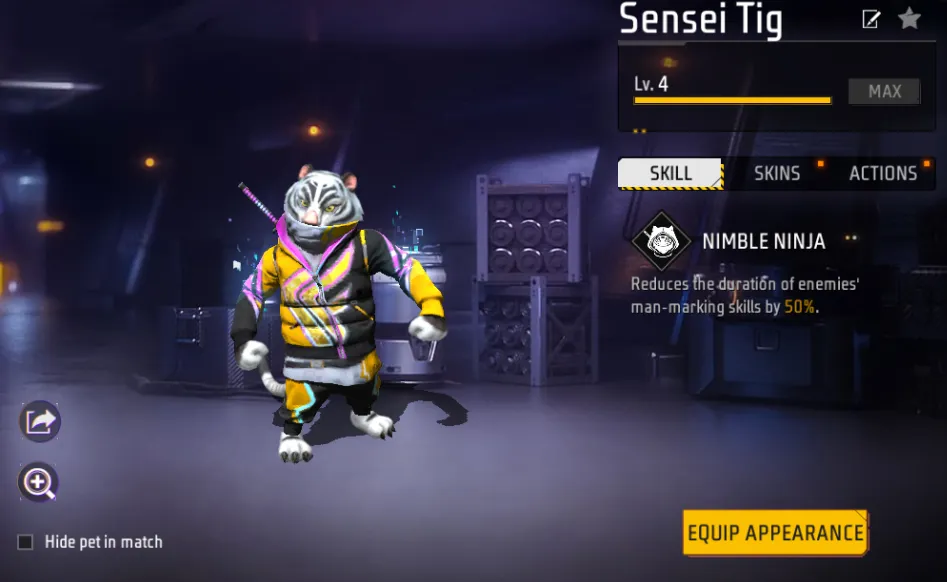Click the Equip Appearance button
This screenshot has width=947, height=582.
click(x=775, y=533)
